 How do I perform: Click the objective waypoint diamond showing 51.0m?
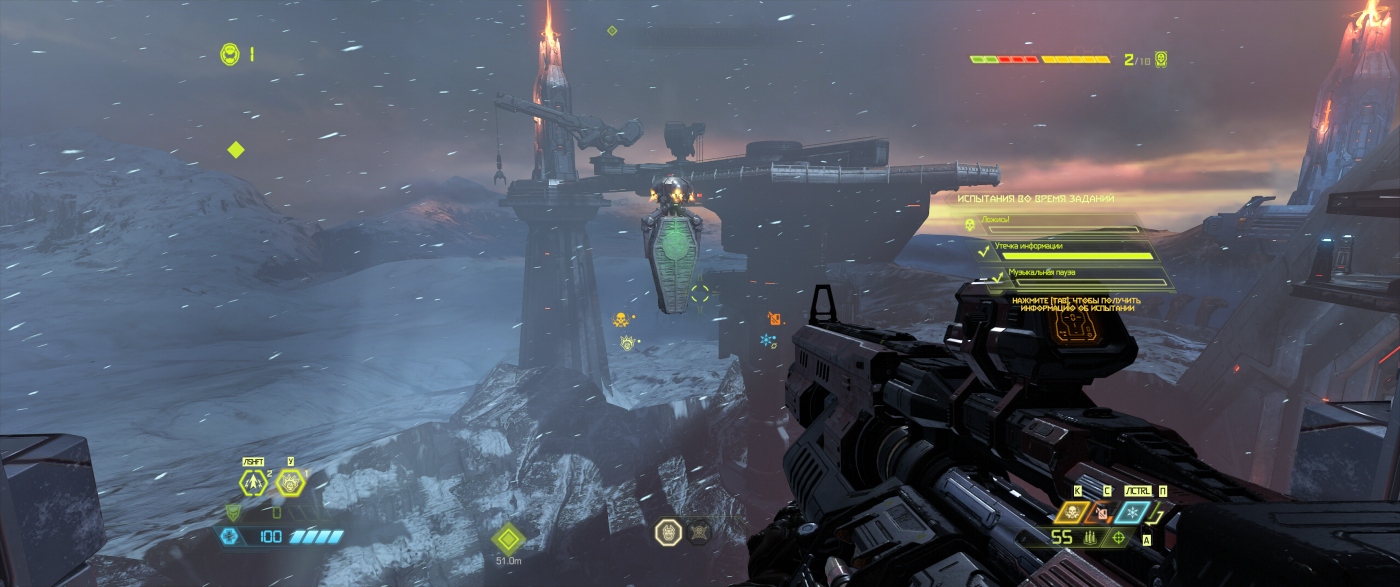tap(508, 538)
